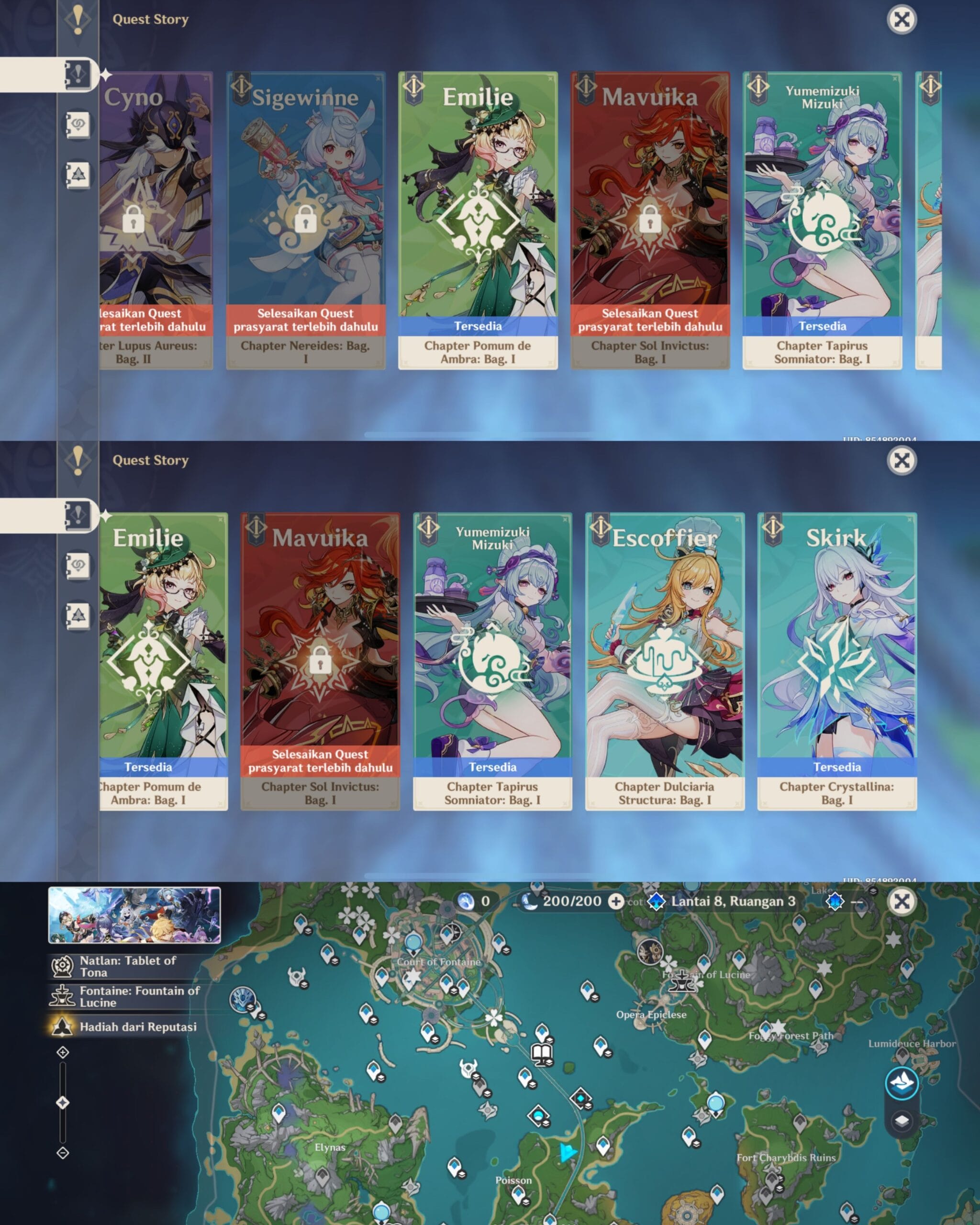Click the plus button to replenish Original Resin
Image resolution: width=980 pixels, height=1225 pixels.
pyautogui.click(x=615, y=902)
